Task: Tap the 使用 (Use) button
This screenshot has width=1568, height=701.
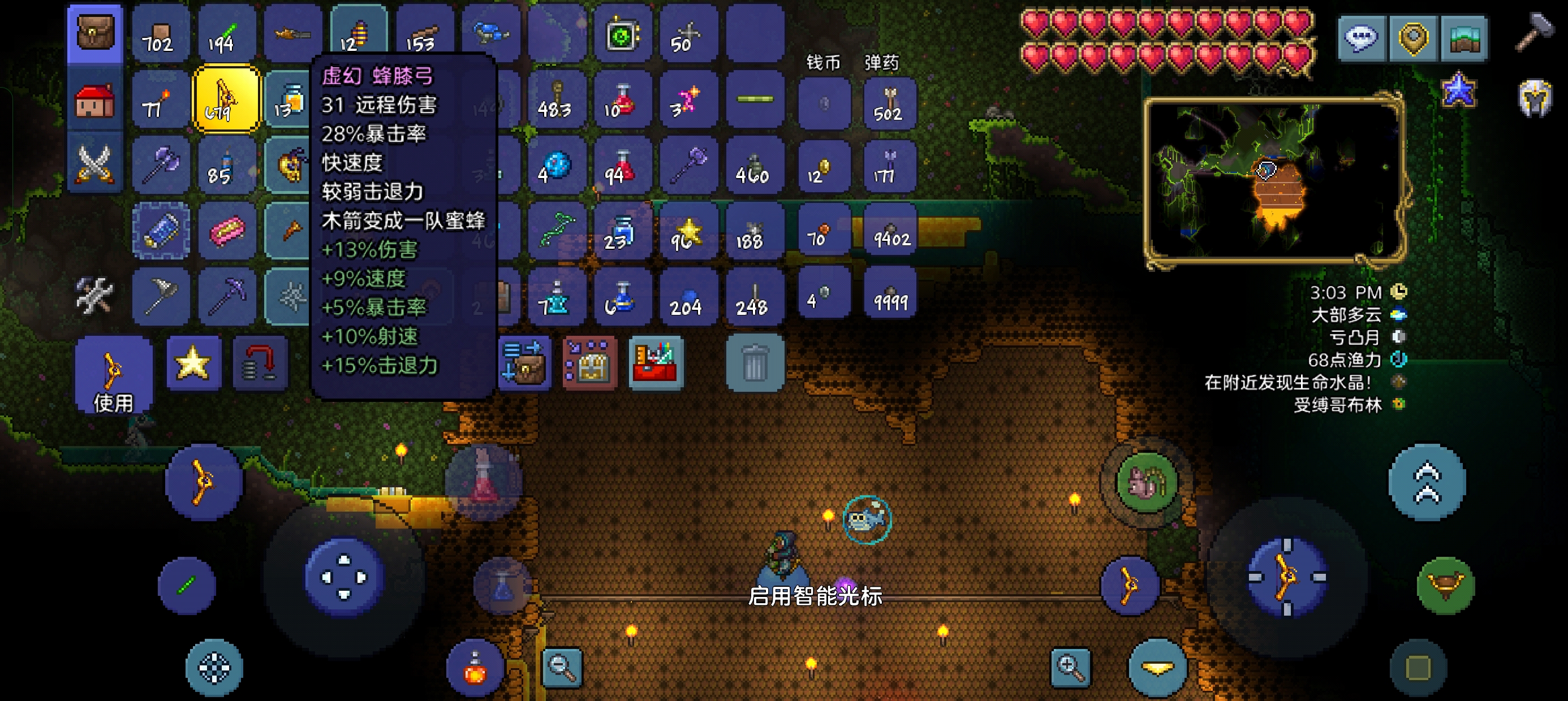Action: click(x=113, y=375)
